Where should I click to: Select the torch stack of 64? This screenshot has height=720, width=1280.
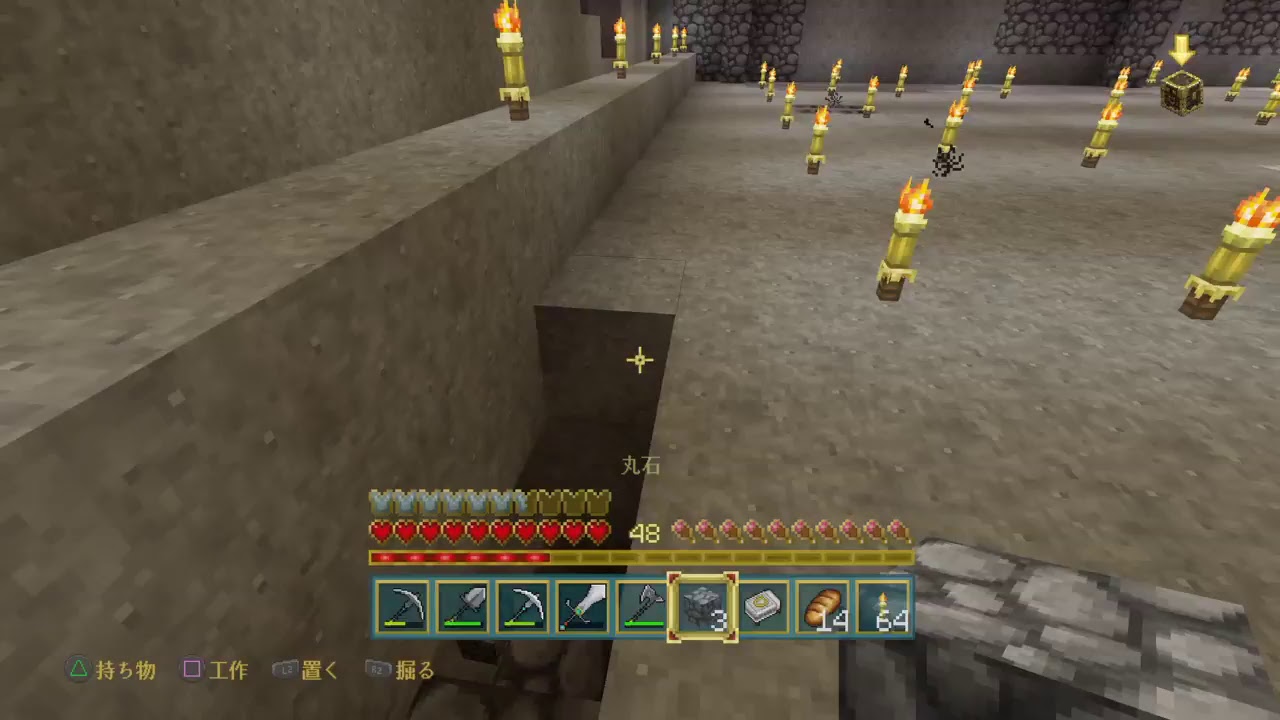[x=884, y=605]
